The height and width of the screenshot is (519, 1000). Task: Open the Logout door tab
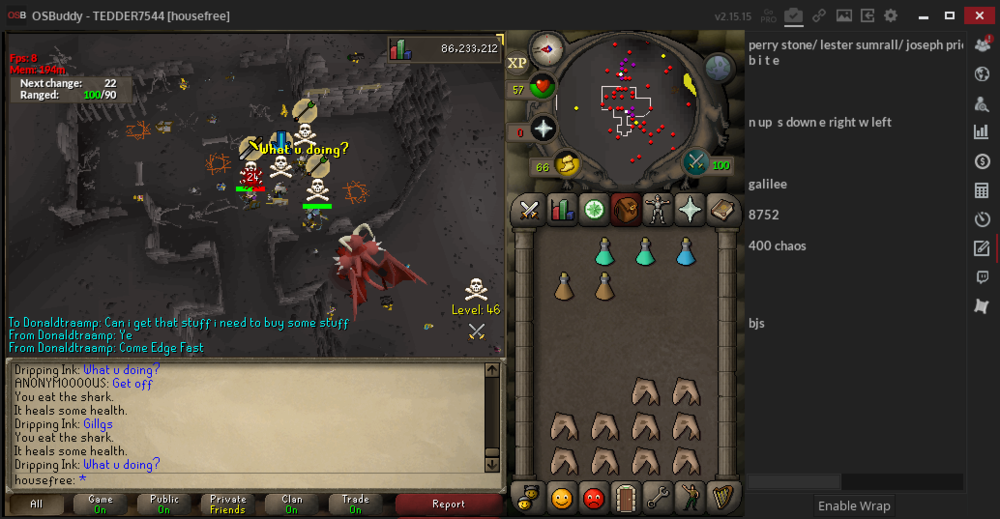[626, 496]
